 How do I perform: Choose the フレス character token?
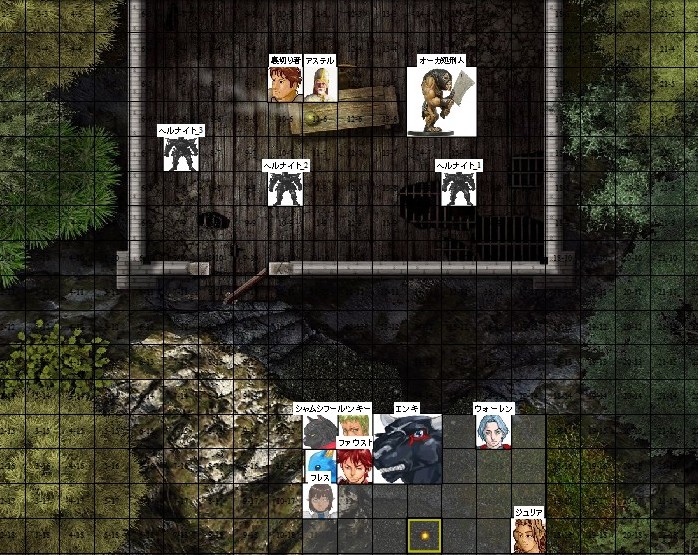click(x=320, y=501)
